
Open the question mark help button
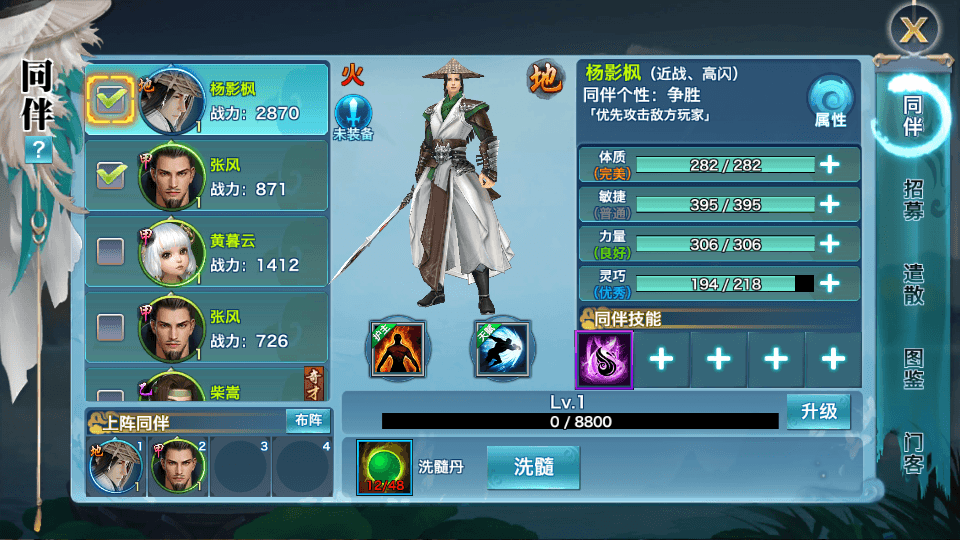click(x=39, y=150)
